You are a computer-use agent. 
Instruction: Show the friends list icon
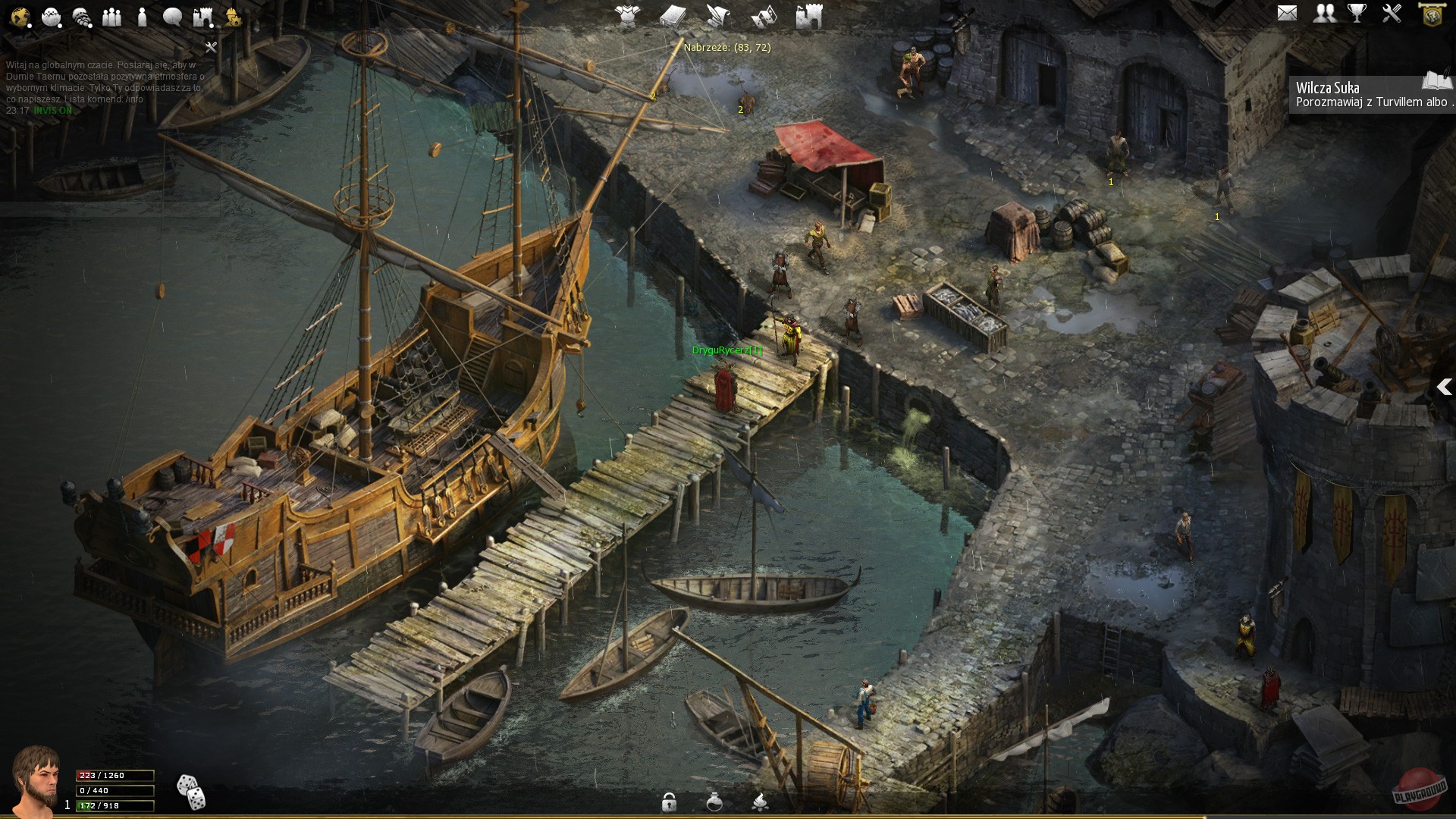(1324, 13)
